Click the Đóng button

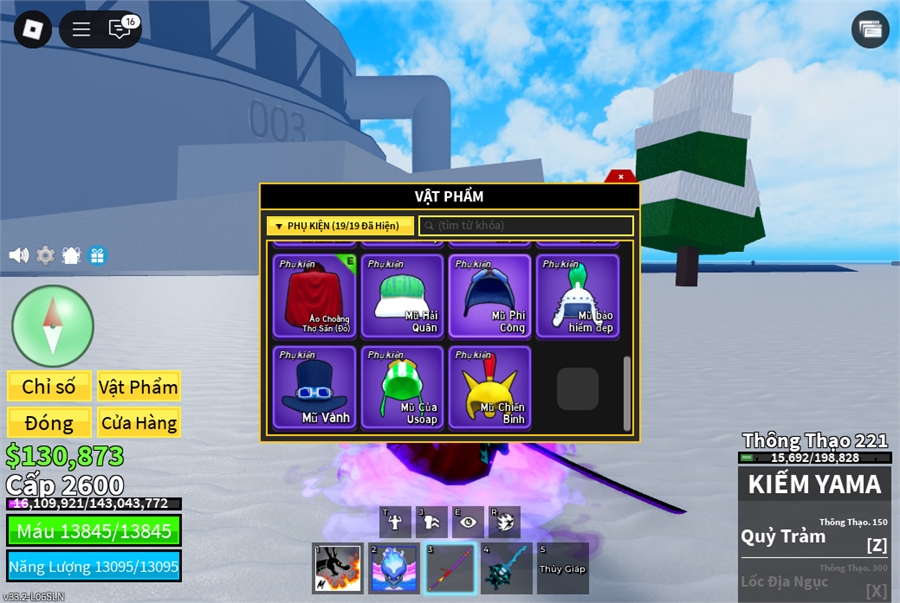coord(49,423)
